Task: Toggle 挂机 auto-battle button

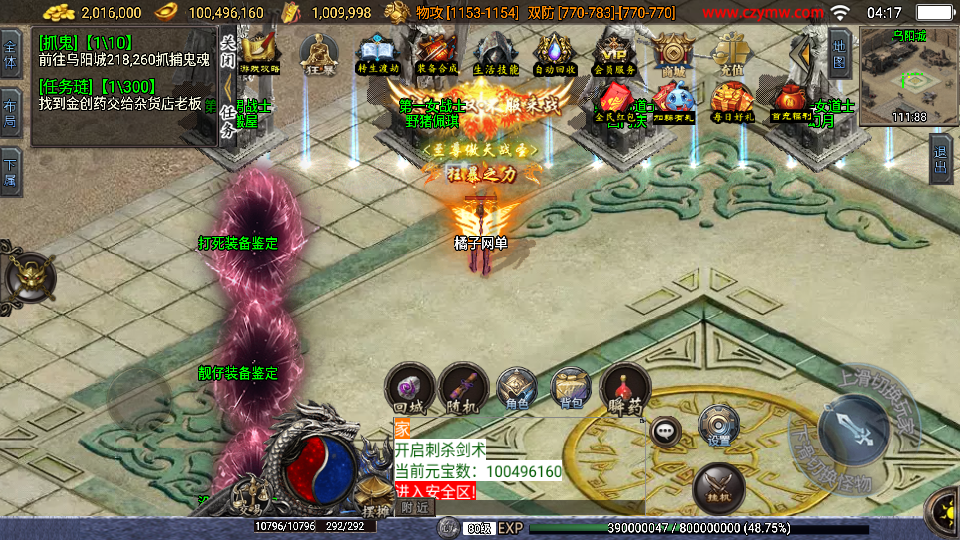Action: click(x=718, y=483)
